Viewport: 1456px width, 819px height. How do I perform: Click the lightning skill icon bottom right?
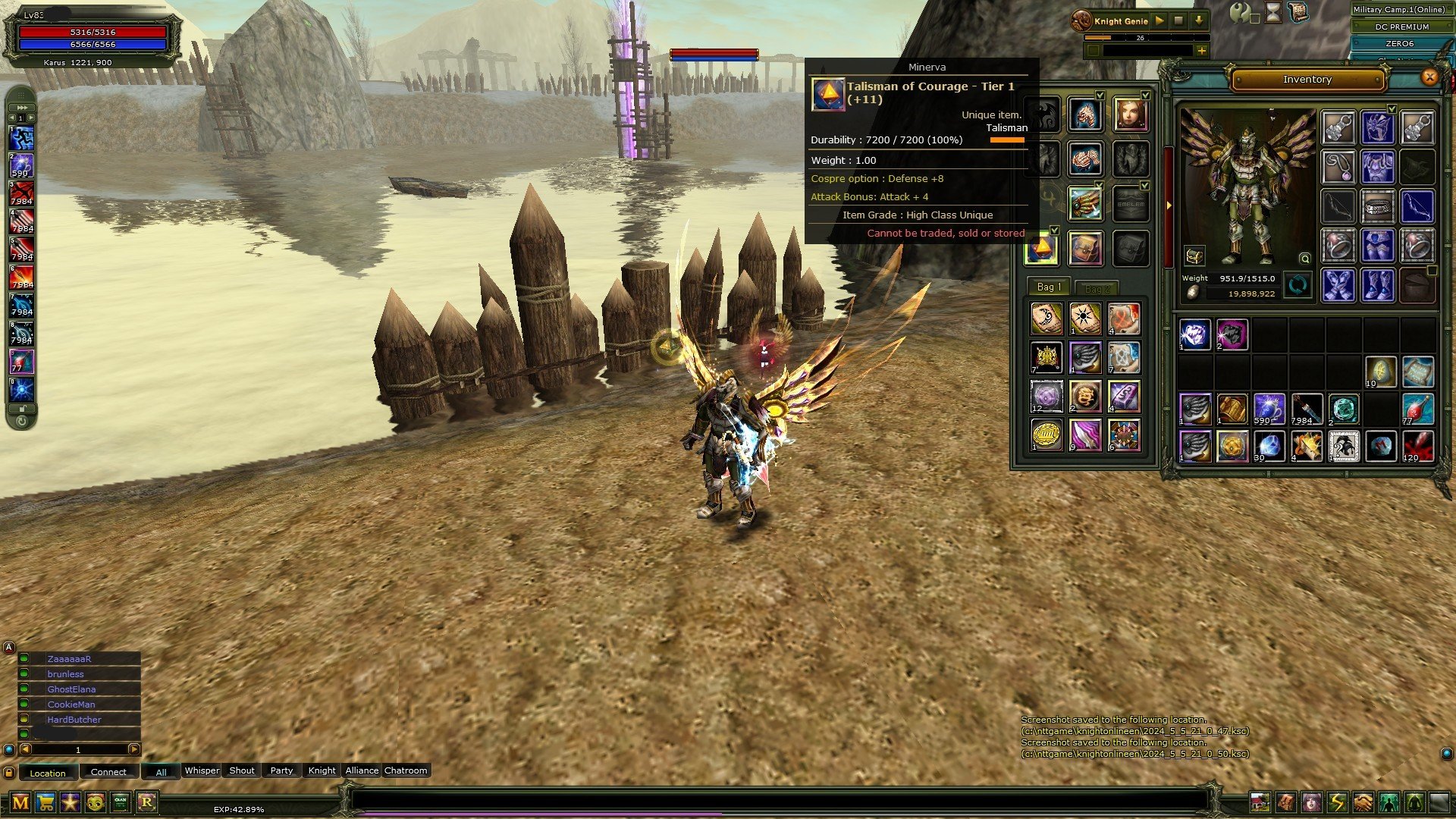tap(1336, 802)
